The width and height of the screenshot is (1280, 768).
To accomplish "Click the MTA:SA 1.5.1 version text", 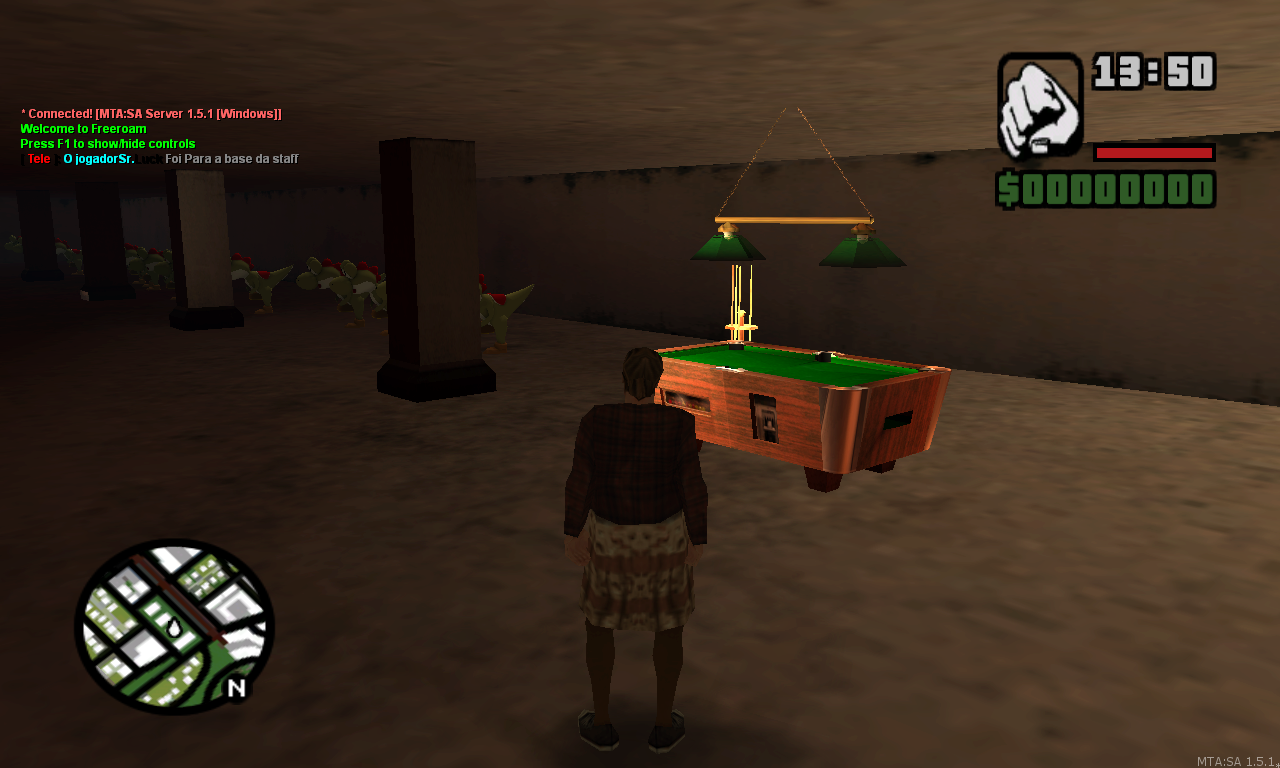I will [1237, 760].
